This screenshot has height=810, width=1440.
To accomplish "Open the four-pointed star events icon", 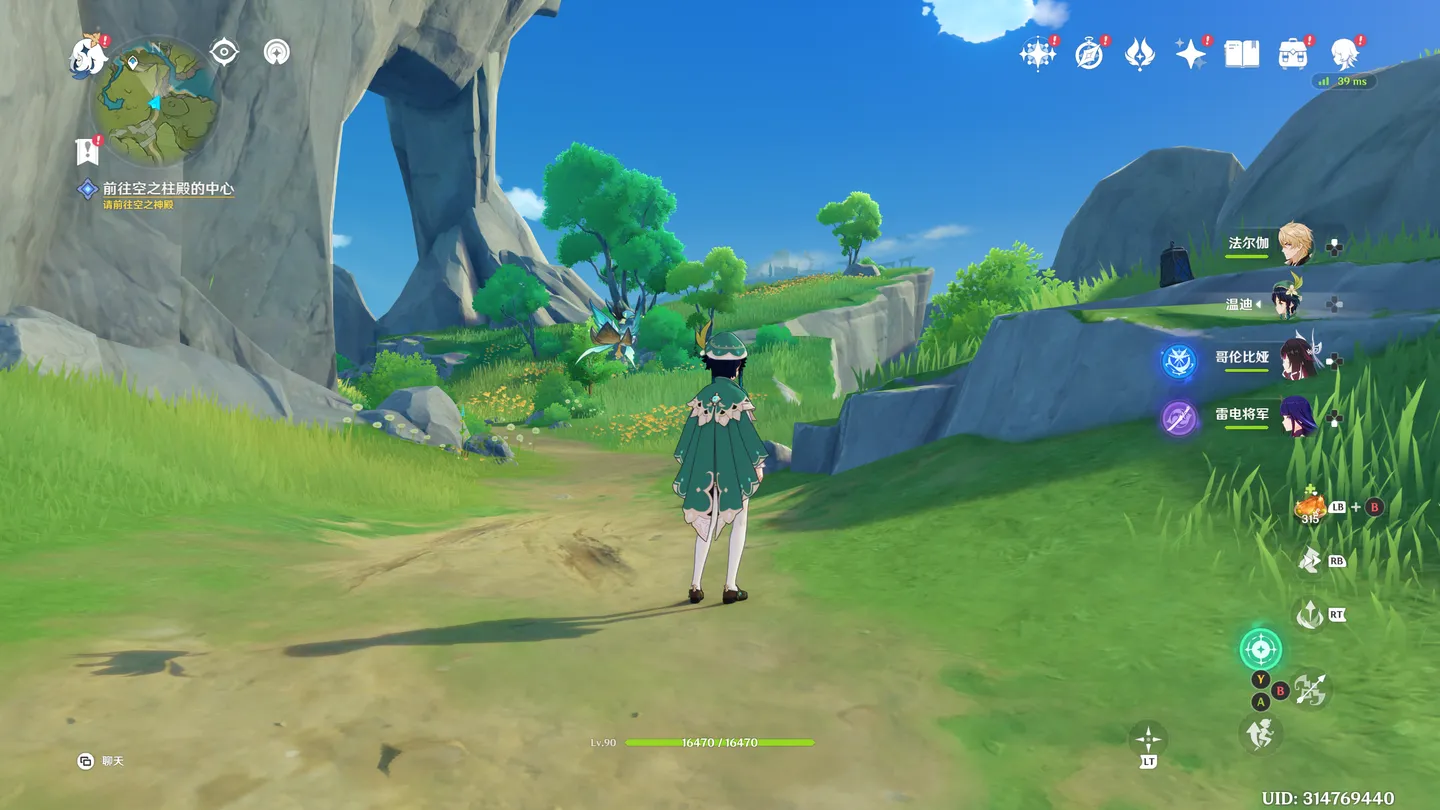I will pyautogui.click(x=1037, y=54).
